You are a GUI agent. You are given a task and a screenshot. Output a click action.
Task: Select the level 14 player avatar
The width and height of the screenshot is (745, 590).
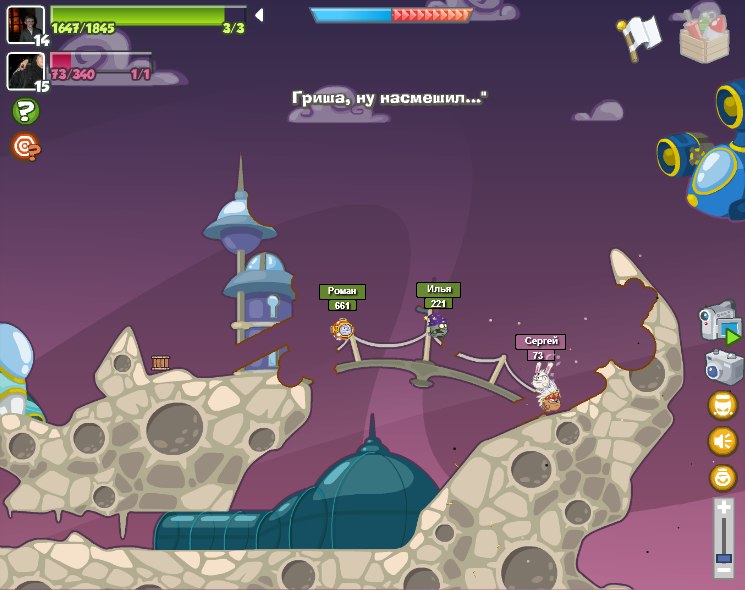tap(24, 24)
